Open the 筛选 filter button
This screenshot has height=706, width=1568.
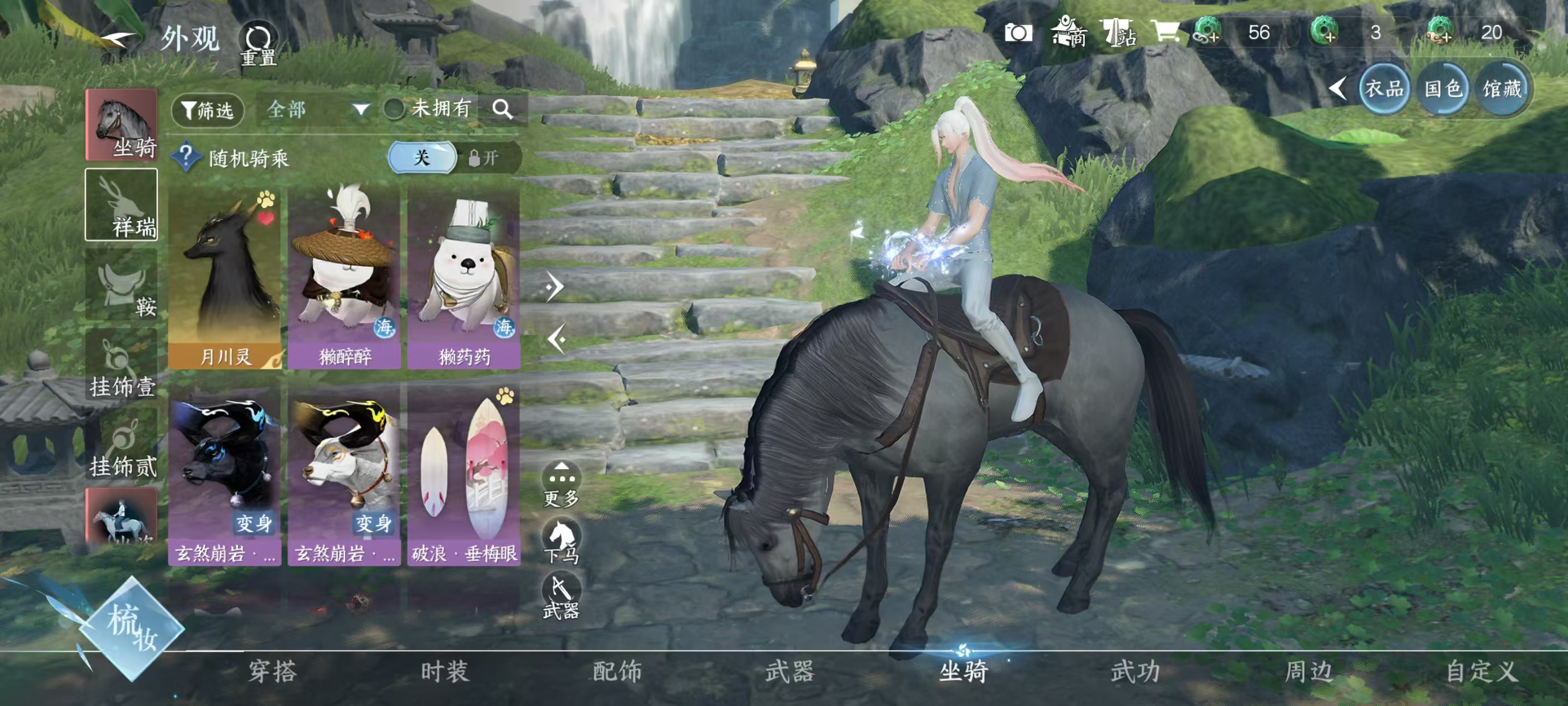click(208, 110)
